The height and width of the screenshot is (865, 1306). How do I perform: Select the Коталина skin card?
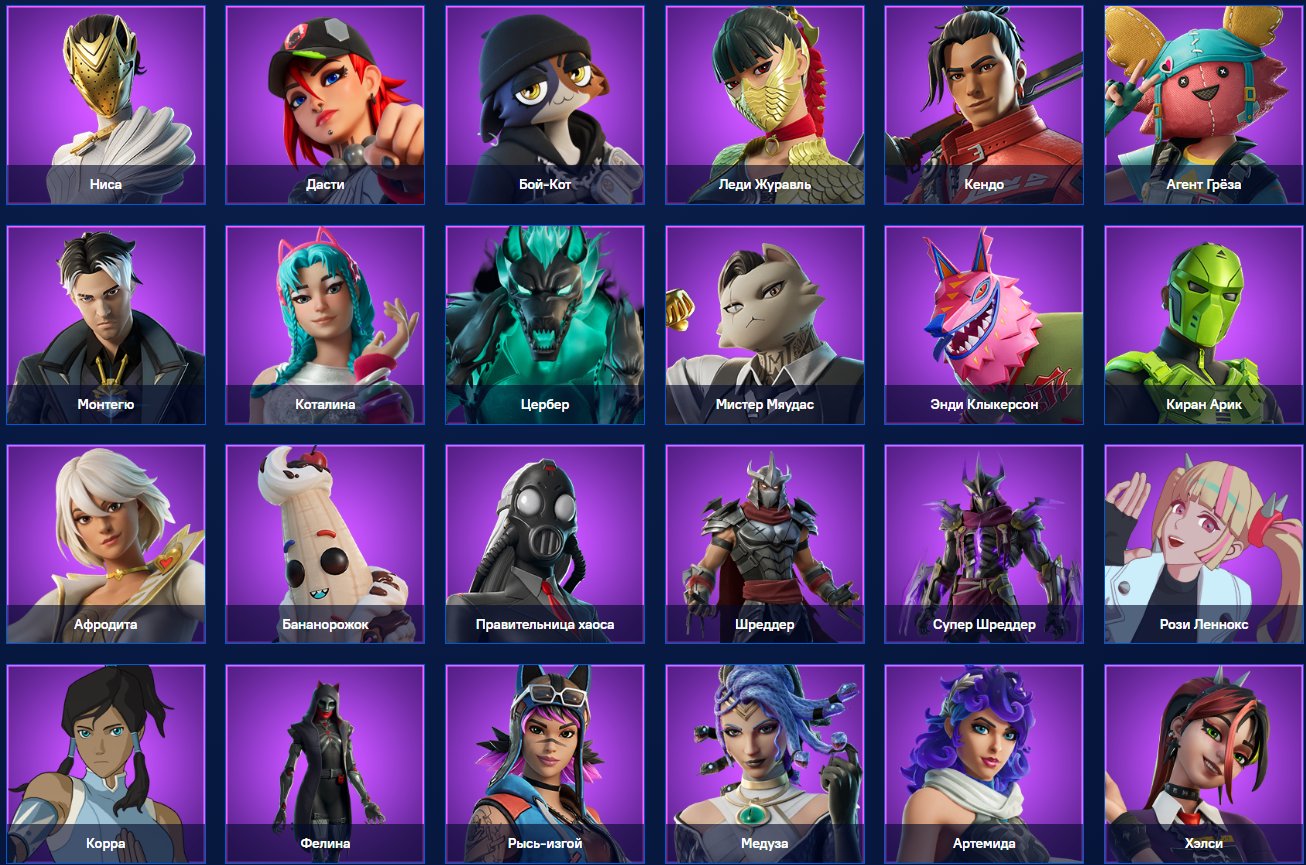tap(325, 323)
